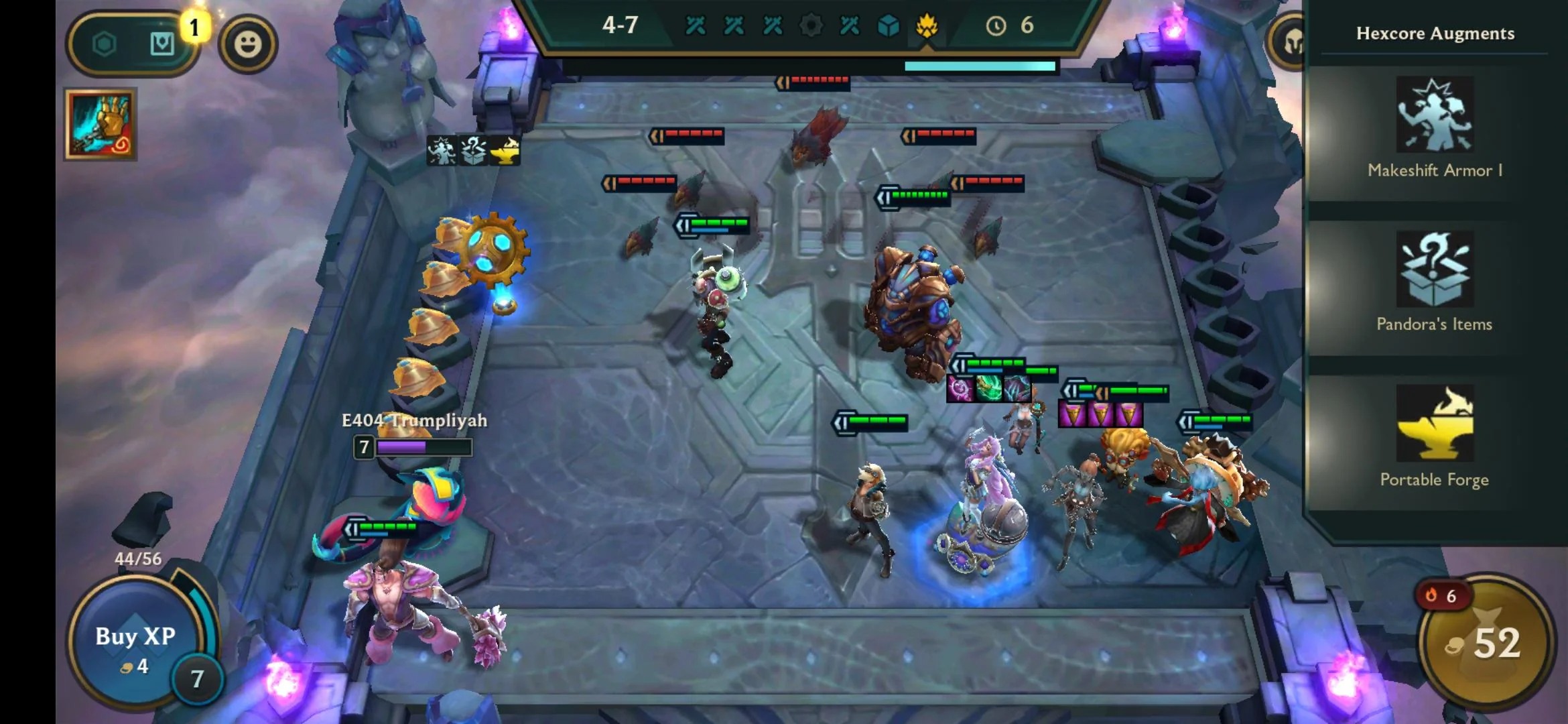Tap the round timer clock showing 6
The image size is (1568, 724).
tap(999, 27)
